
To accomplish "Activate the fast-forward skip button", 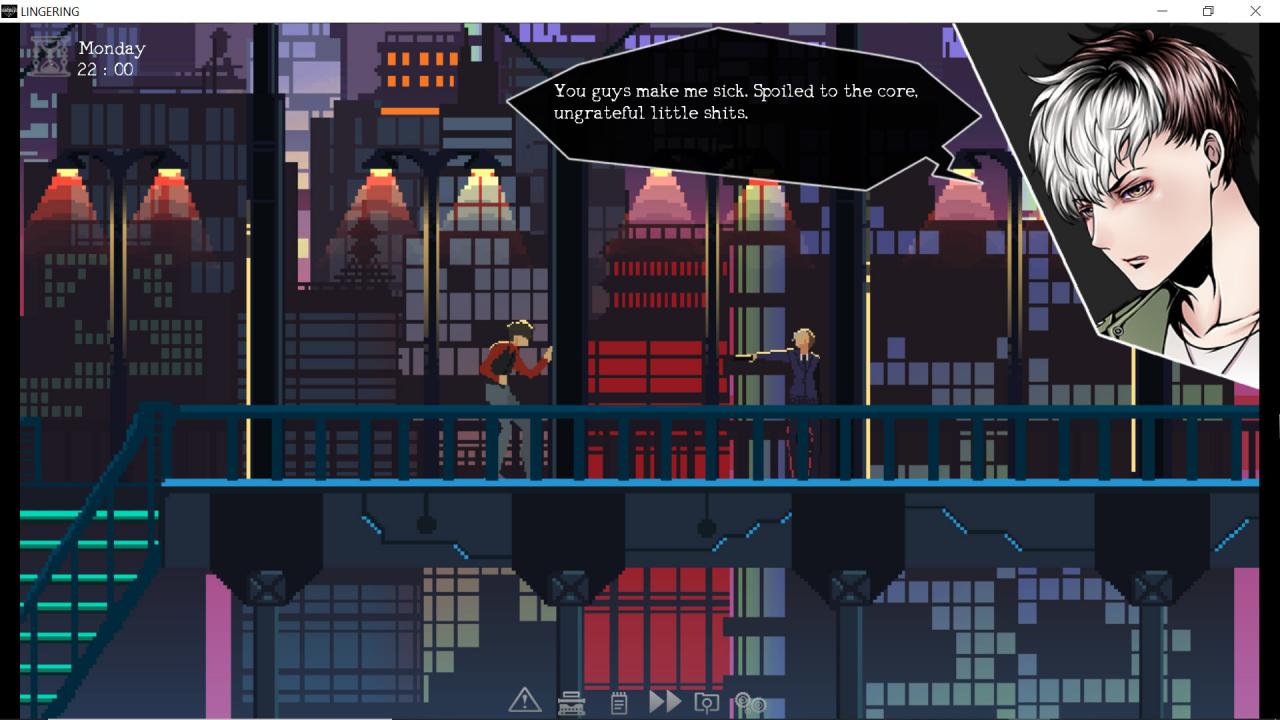I will (664, 702).
